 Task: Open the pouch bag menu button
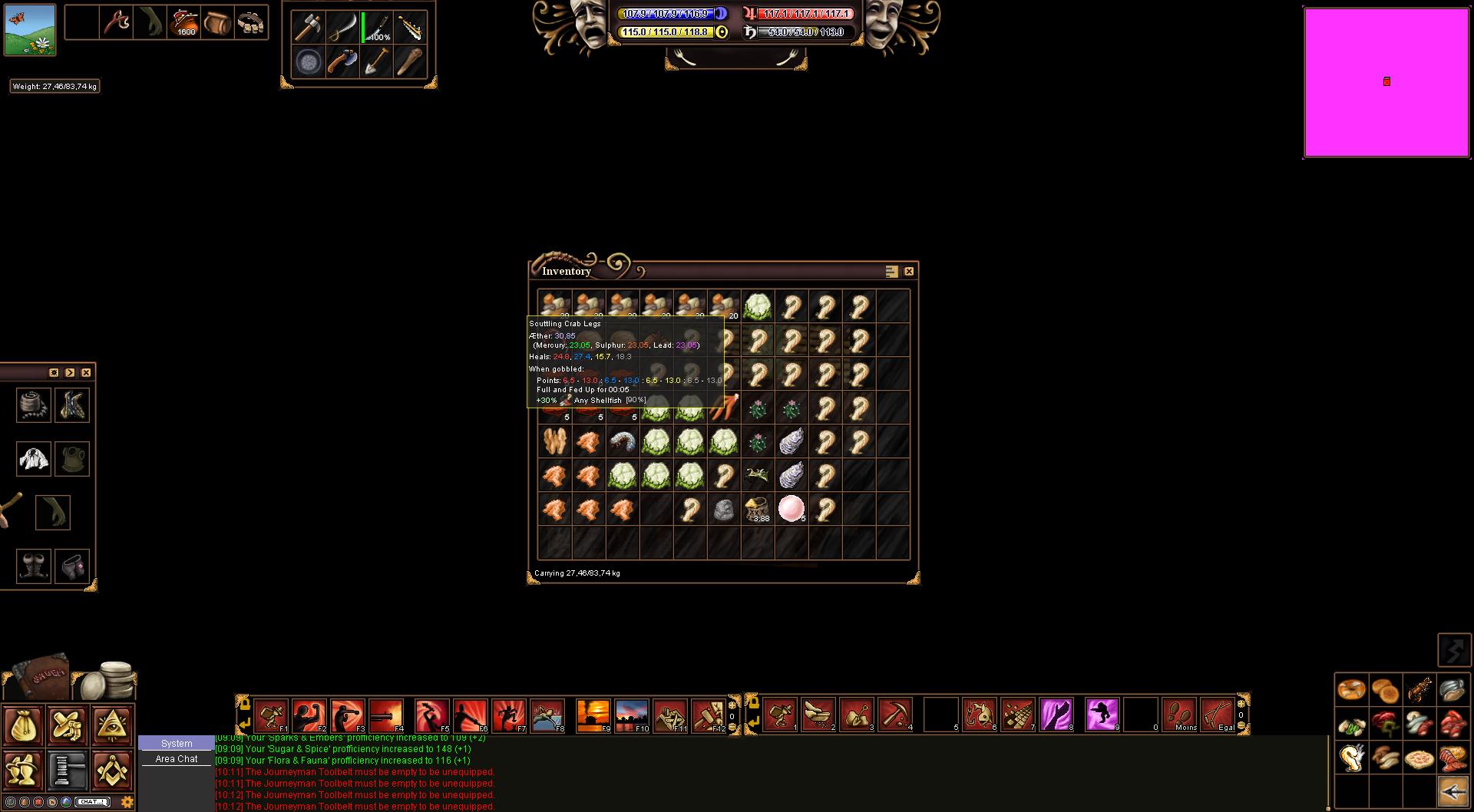click(23, 726)
